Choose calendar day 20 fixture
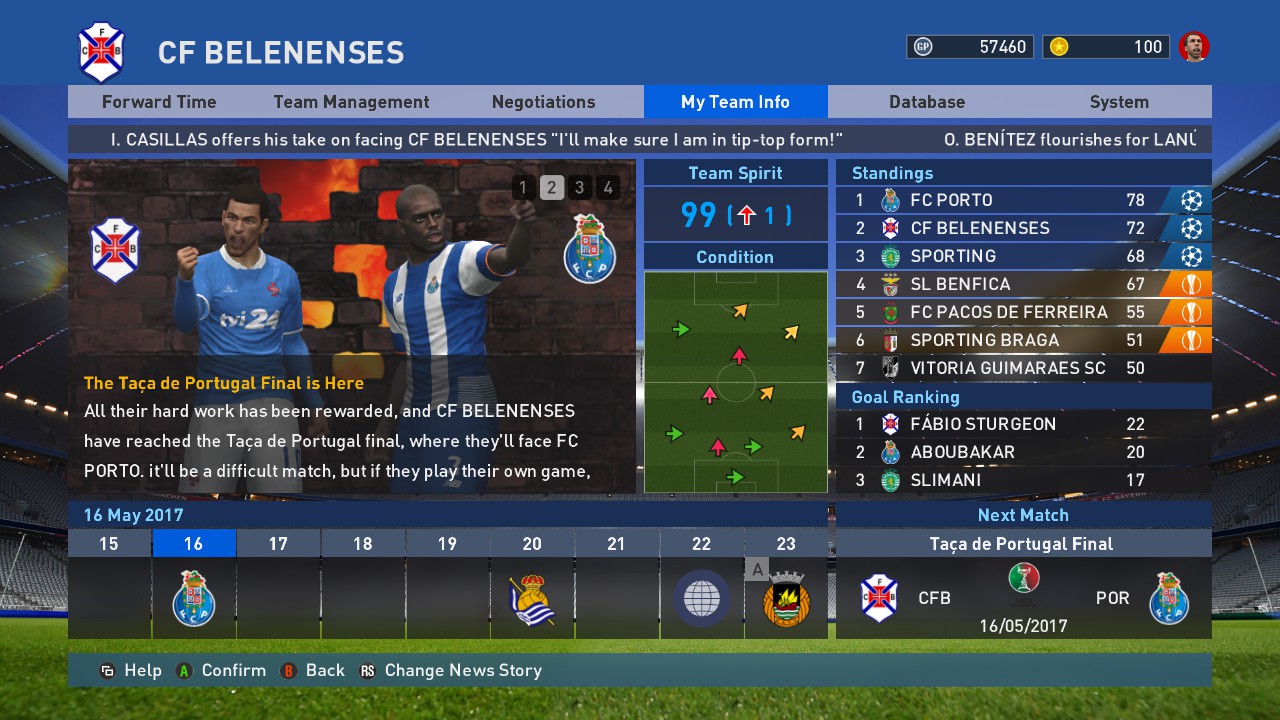 532,597
